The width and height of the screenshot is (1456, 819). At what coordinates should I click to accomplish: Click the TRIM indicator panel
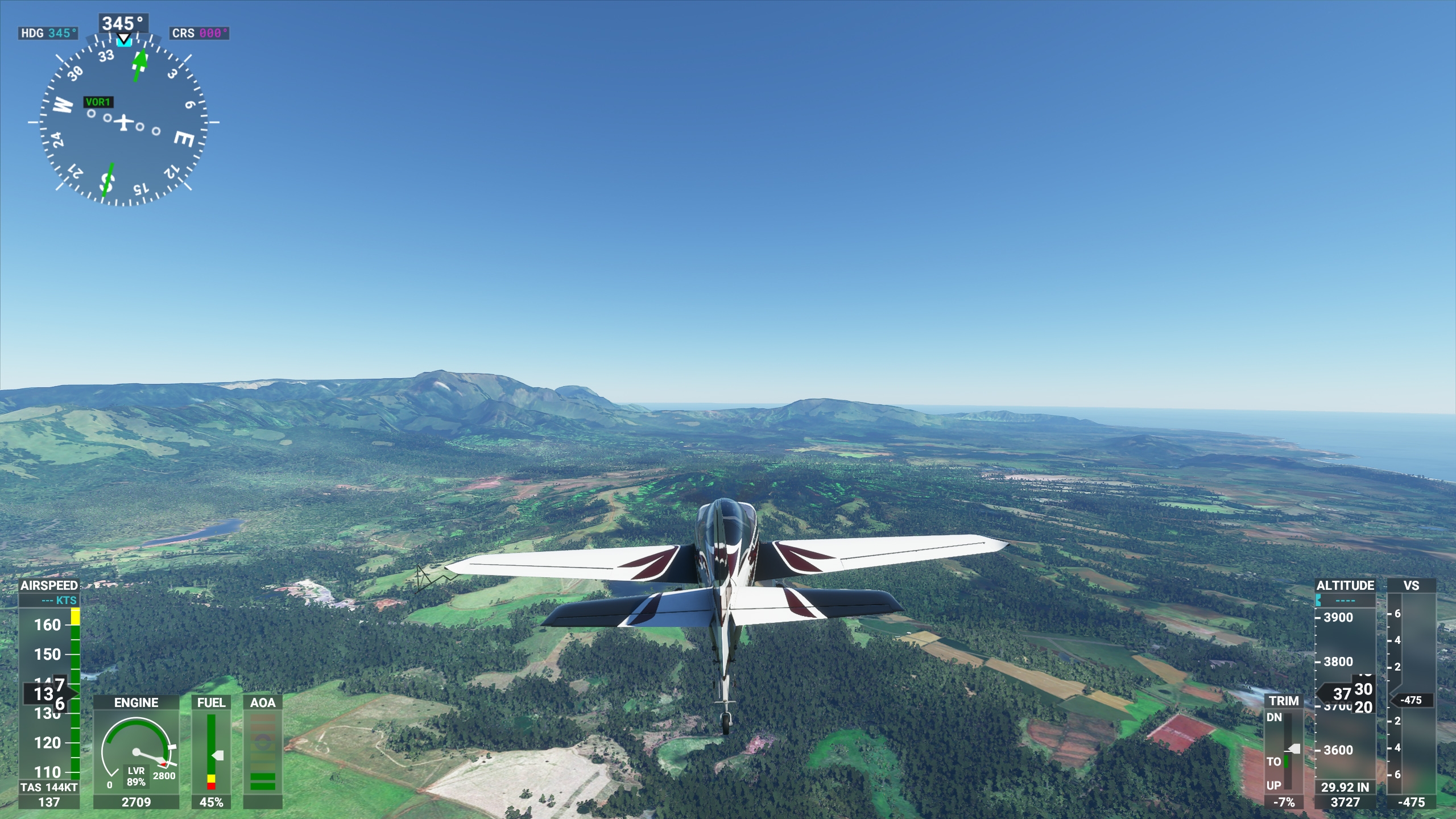click(x=1284, y=751)
